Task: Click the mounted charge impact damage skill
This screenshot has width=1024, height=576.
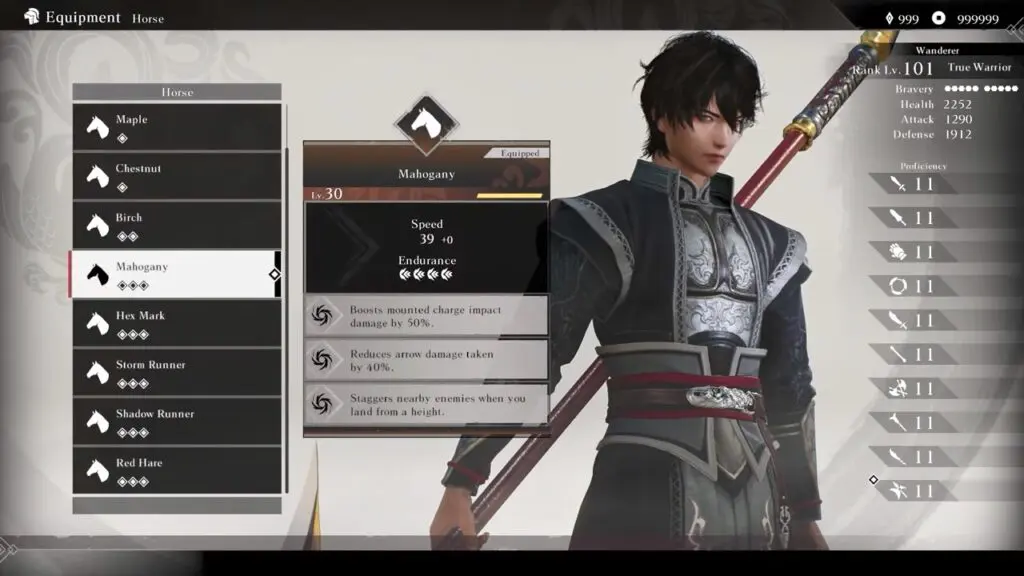Action: tap(426, 316)
